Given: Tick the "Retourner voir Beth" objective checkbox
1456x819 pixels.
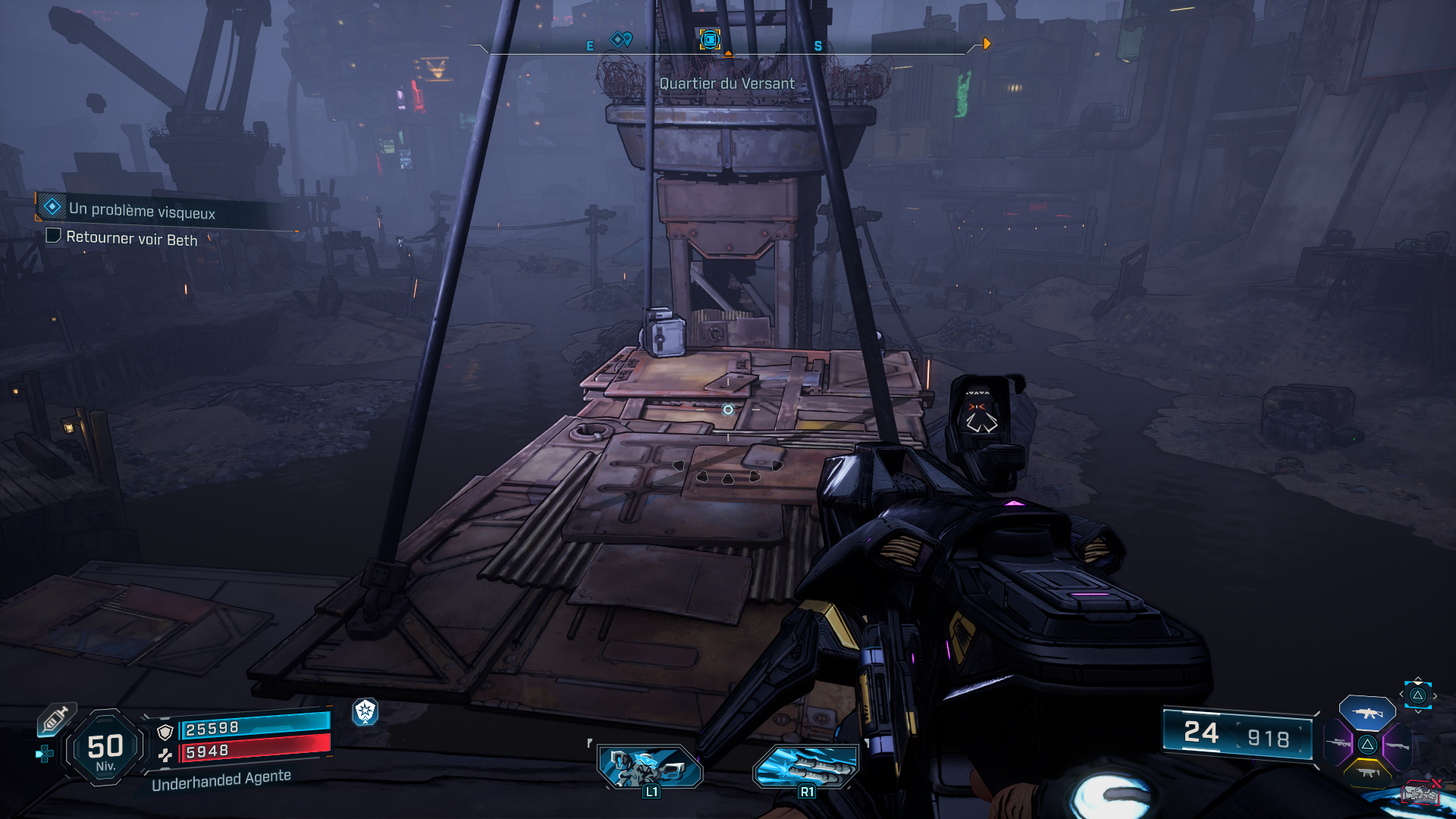Looking at the screenshot, I should 54,236.
